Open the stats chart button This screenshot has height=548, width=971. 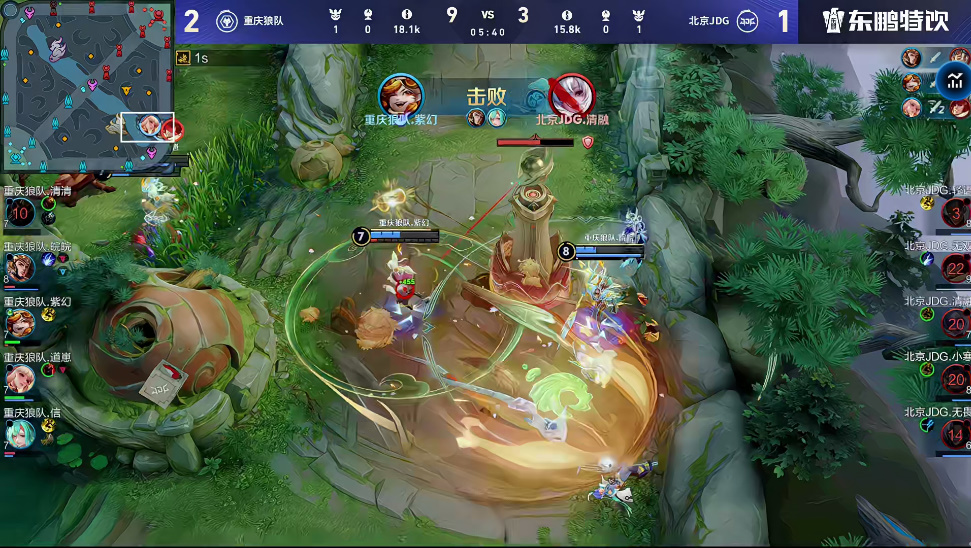(955, 81)
